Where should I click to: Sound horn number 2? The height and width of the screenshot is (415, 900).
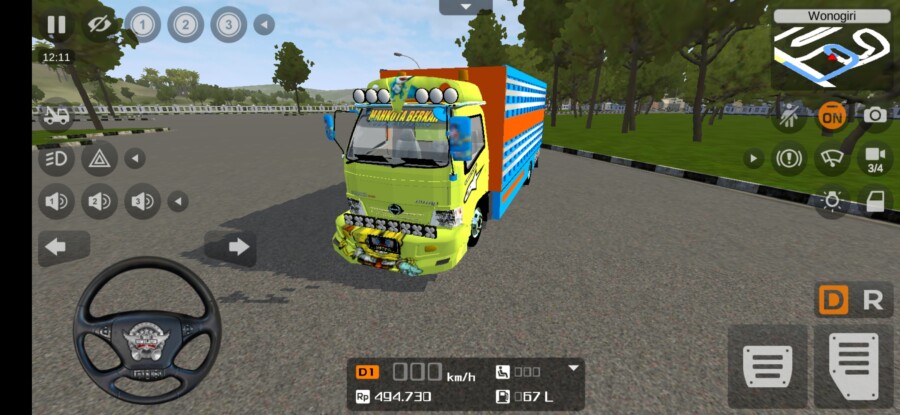(x=99, y=202)
